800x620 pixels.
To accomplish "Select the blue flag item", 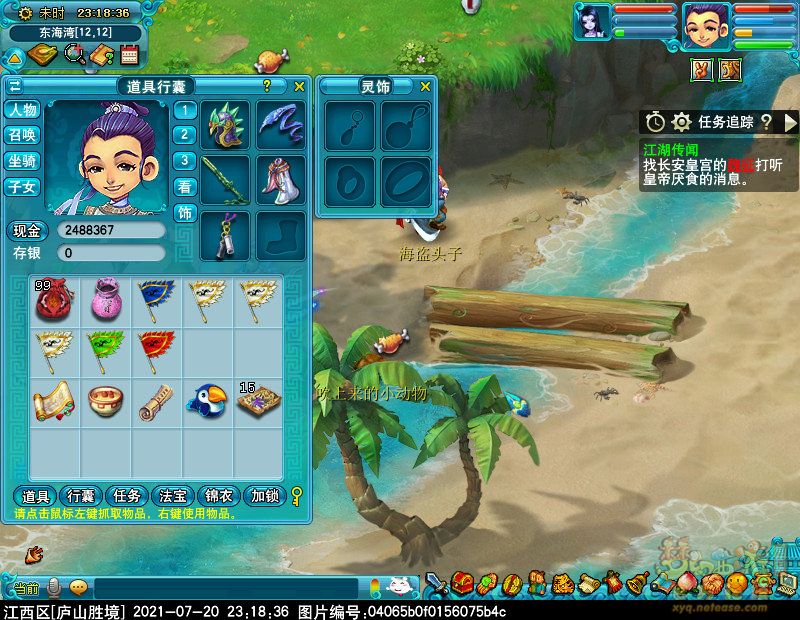I will 156,299.
